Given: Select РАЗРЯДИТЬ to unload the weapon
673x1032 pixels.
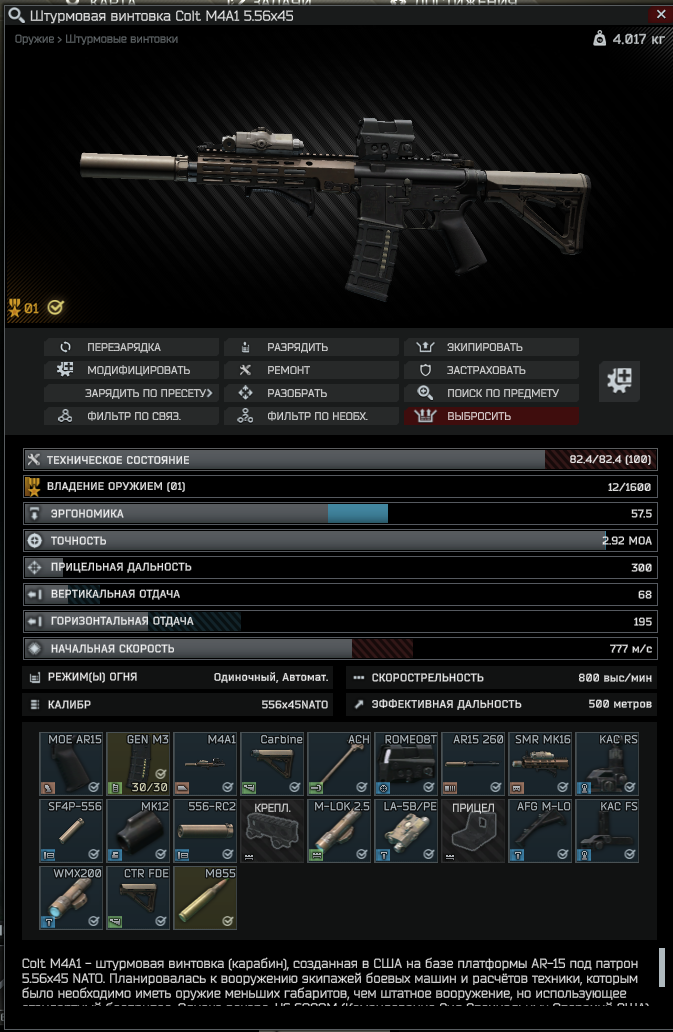Looking at the screenshot, I should 311,347.
